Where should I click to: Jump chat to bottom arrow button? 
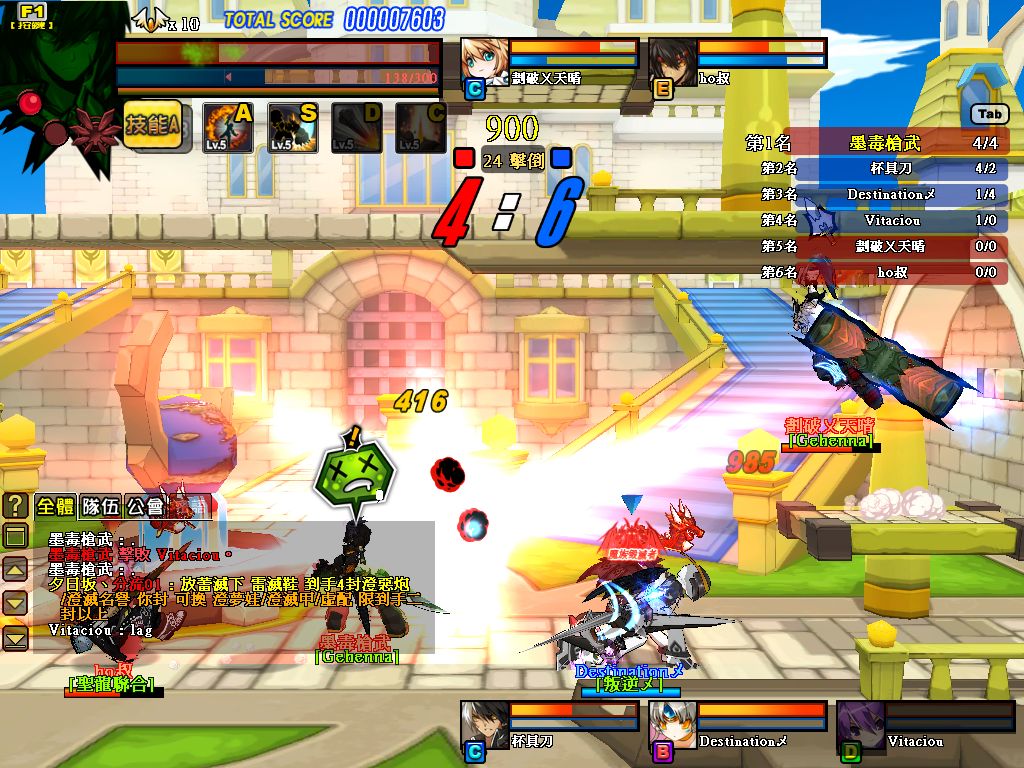[16, 637]
